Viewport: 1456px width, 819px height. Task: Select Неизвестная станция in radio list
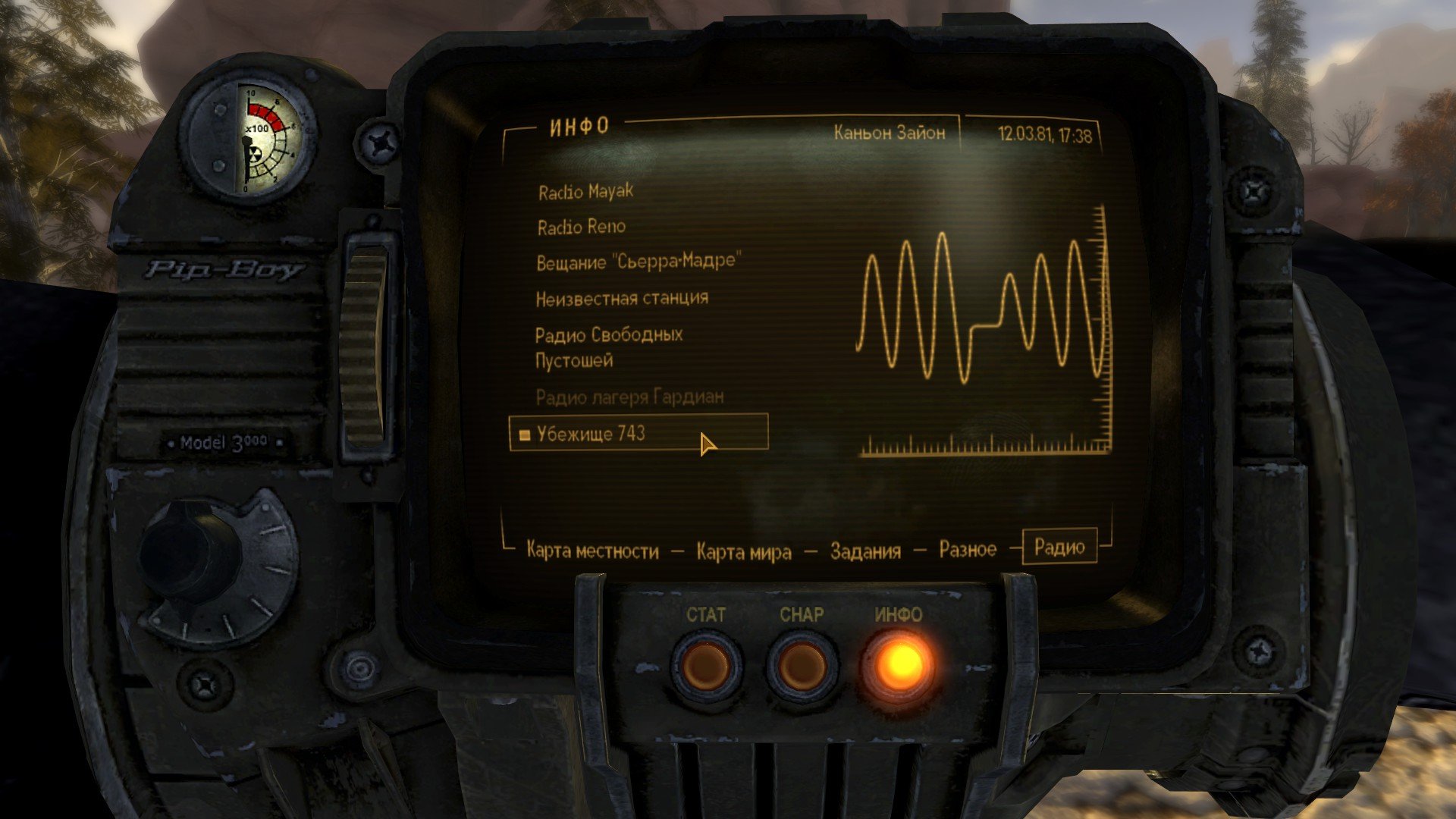coord(622,299)
